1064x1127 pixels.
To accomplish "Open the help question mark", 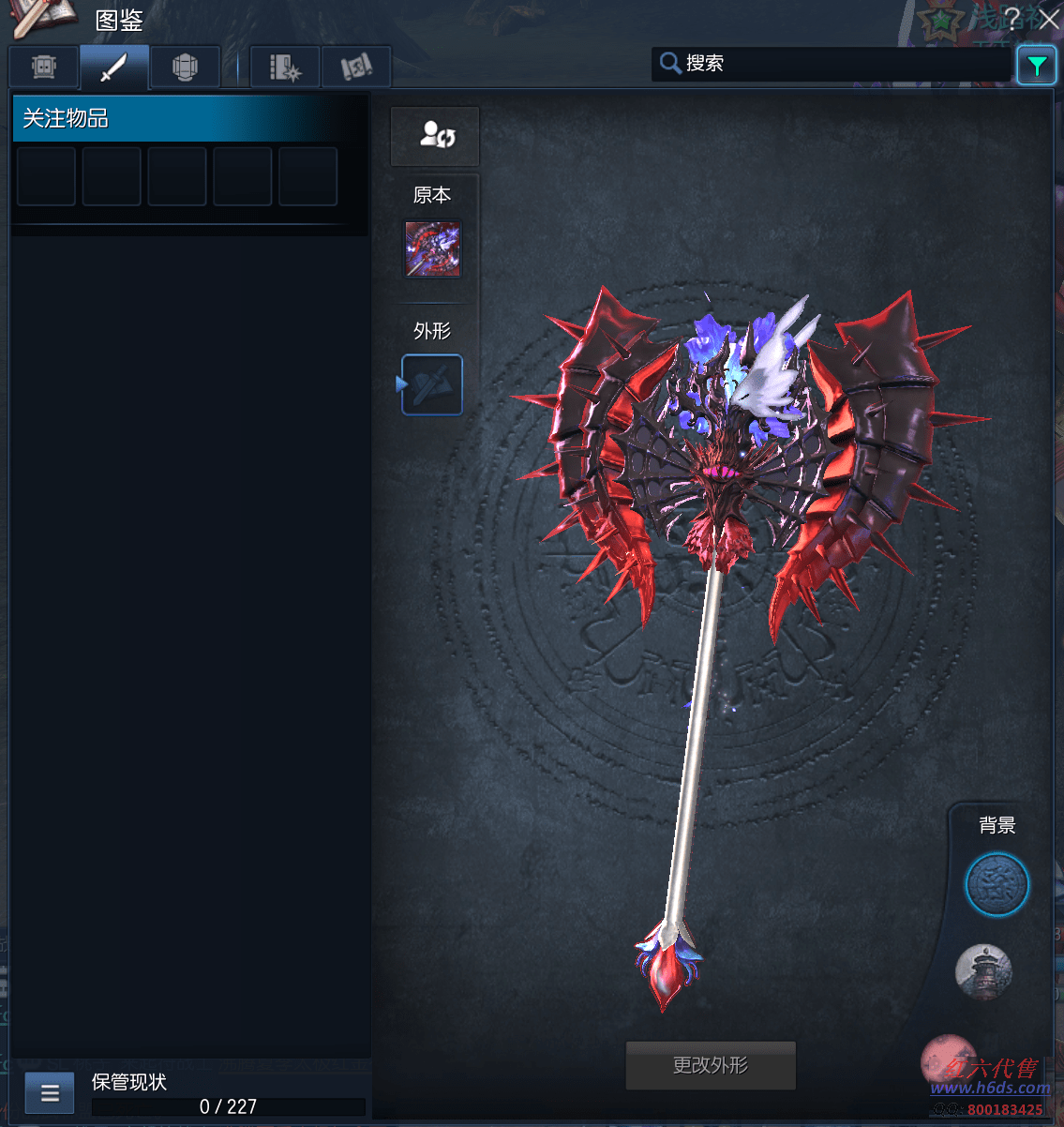I will (1012, 19).
